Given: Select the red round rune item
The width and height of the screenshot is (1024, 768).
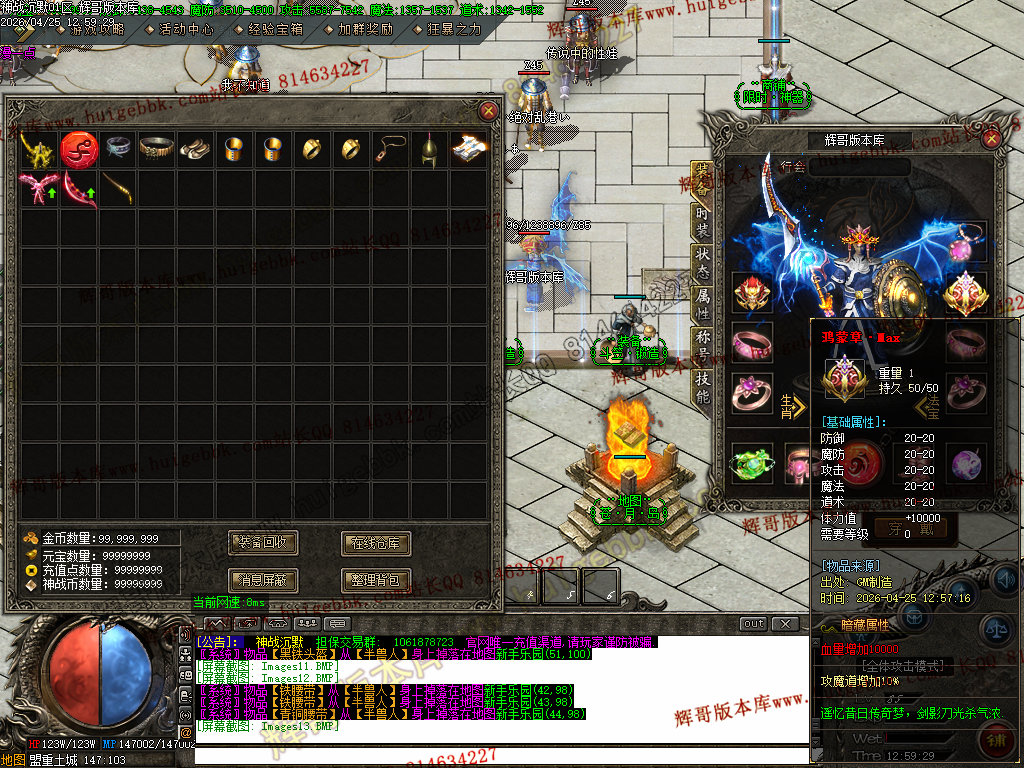Looking at the screenshot, I should 78,150.
